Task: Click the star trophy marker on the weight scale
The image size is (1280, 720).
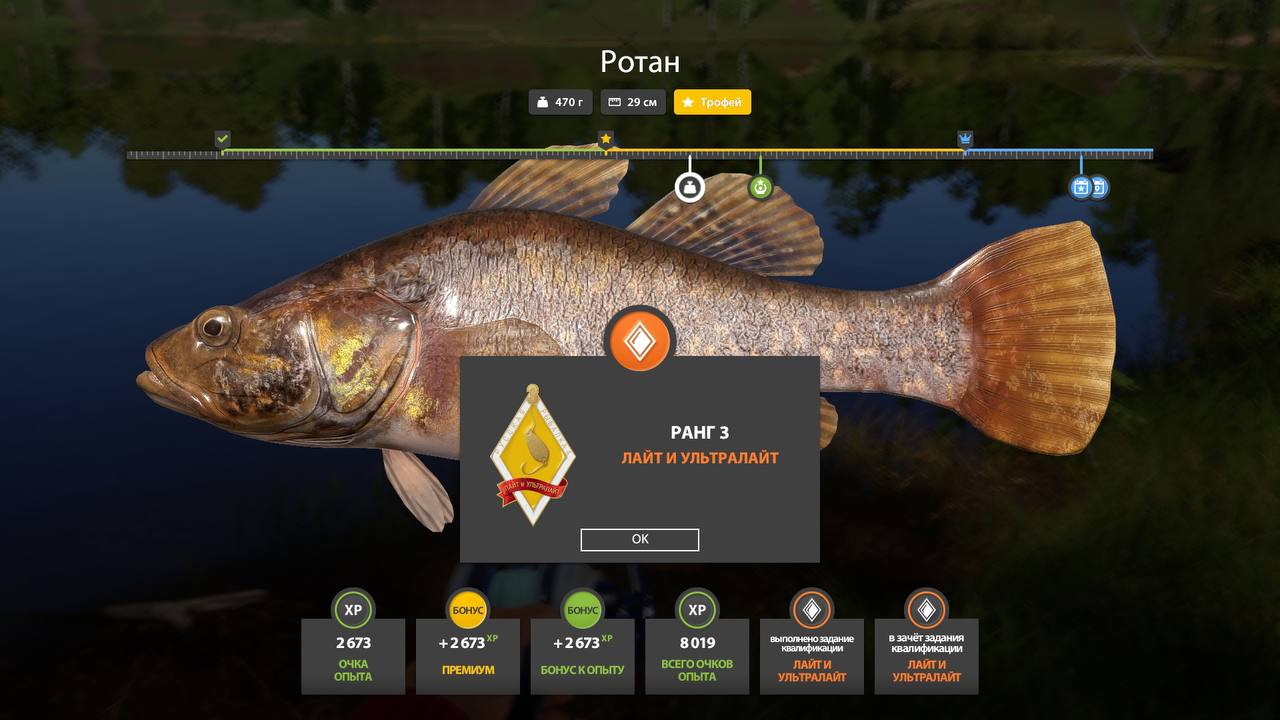Action: (x=605, y=139)
